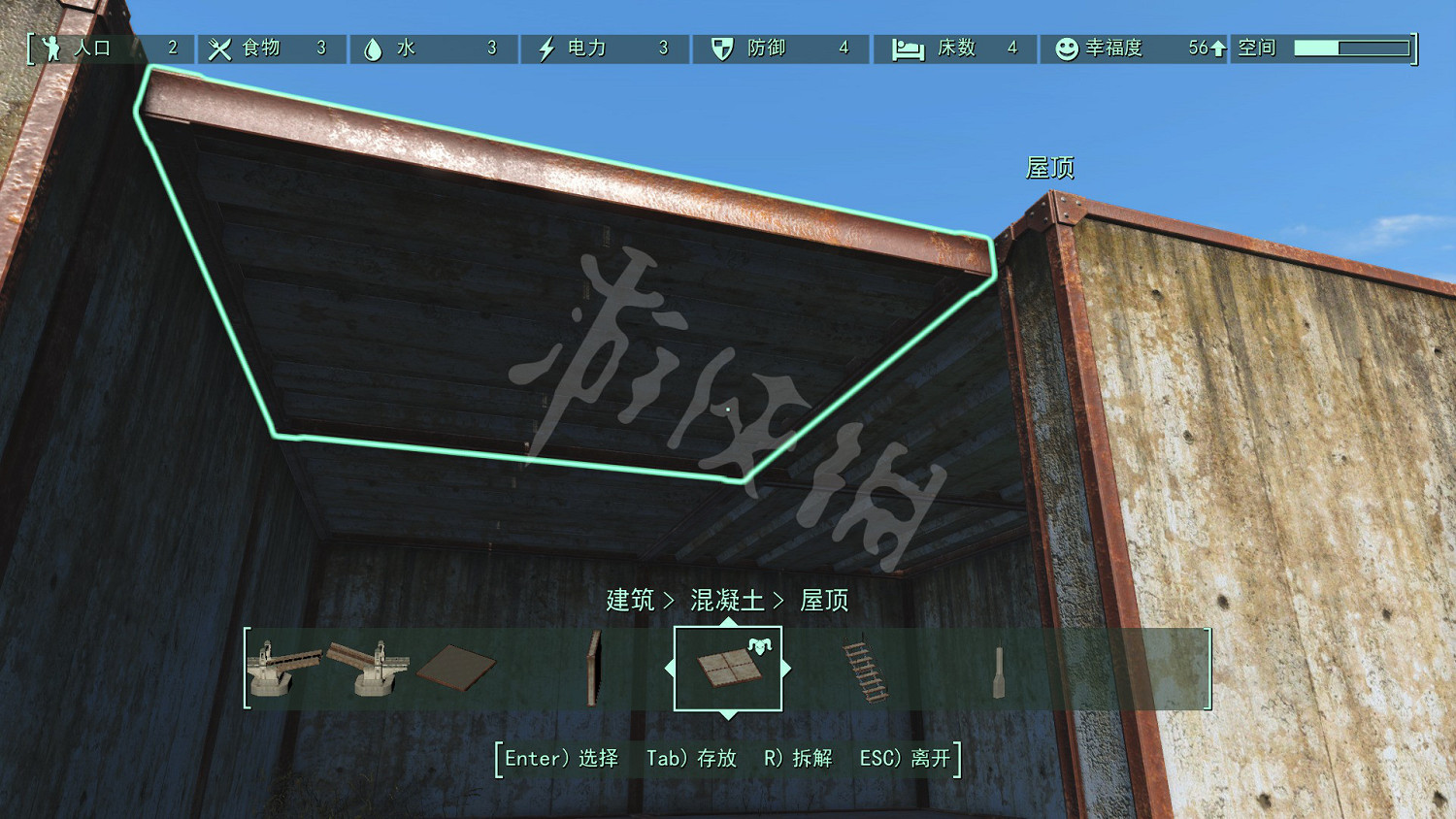
Task: Expand the carousel right with the right chevron
Action: point(786,668)
